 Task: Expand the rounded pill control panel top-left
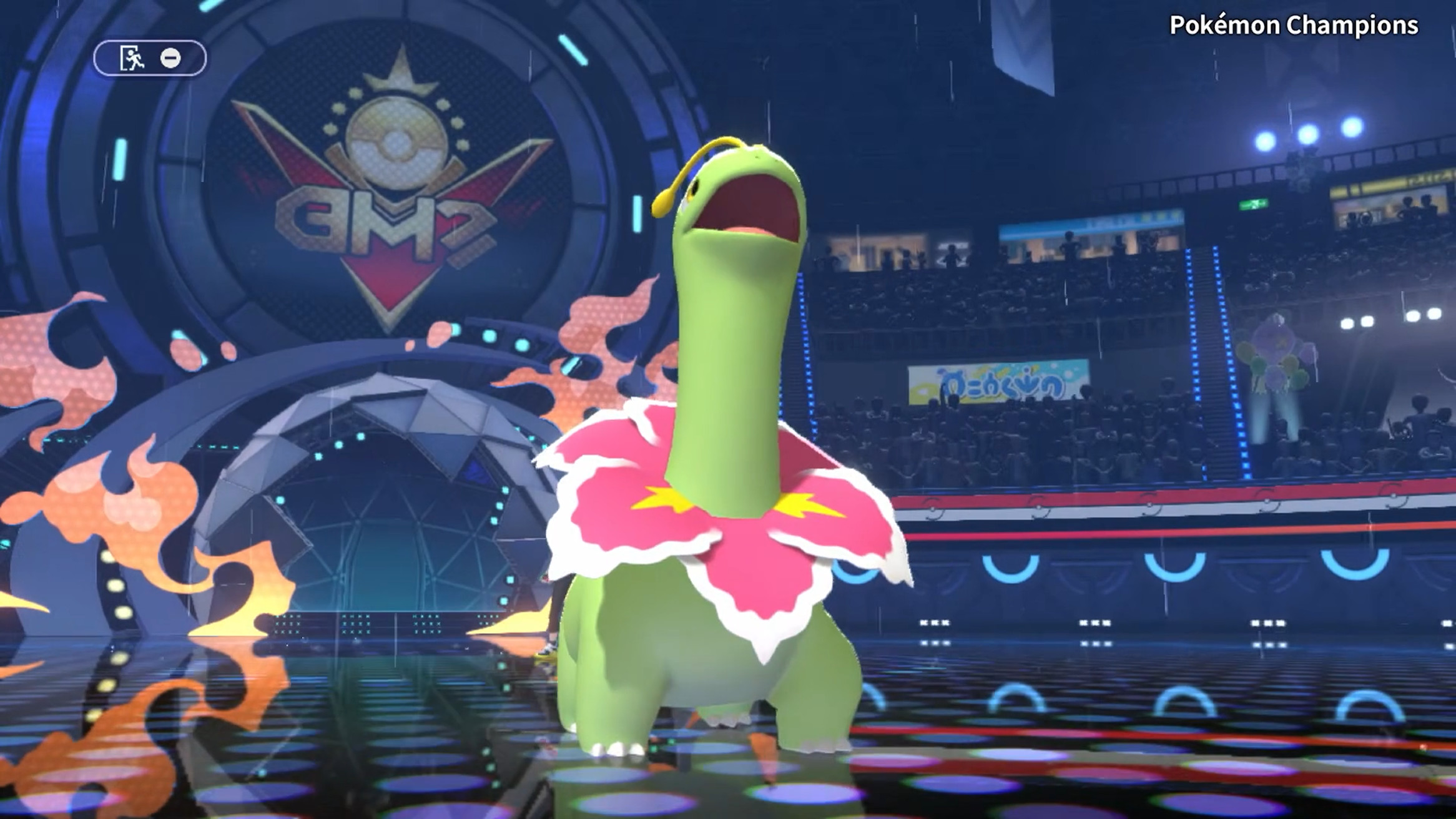click(151, 57)
